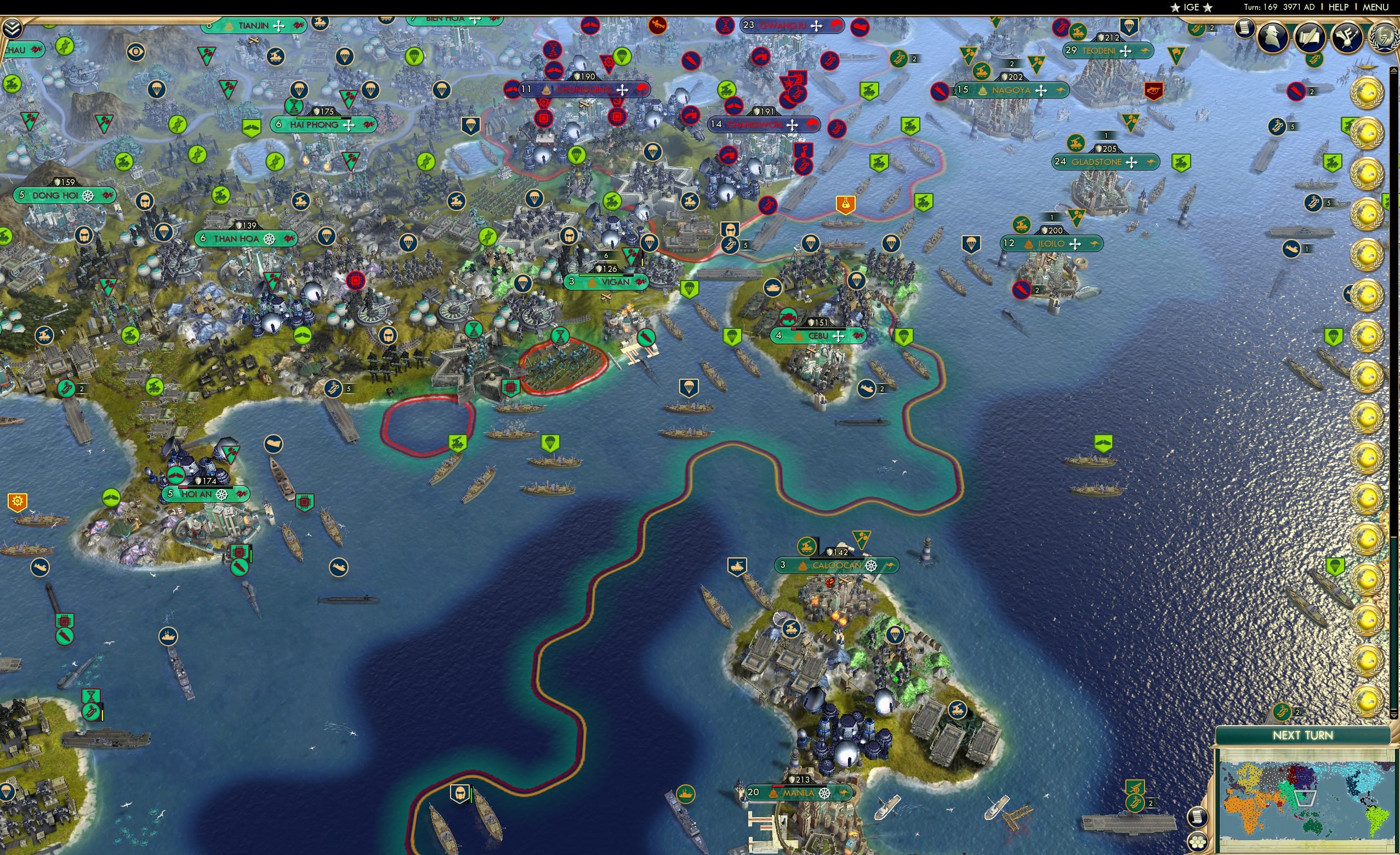Open Diplomacy using the globe icon showing 7
The image size is (1400, 855).
pos(1383,36)
